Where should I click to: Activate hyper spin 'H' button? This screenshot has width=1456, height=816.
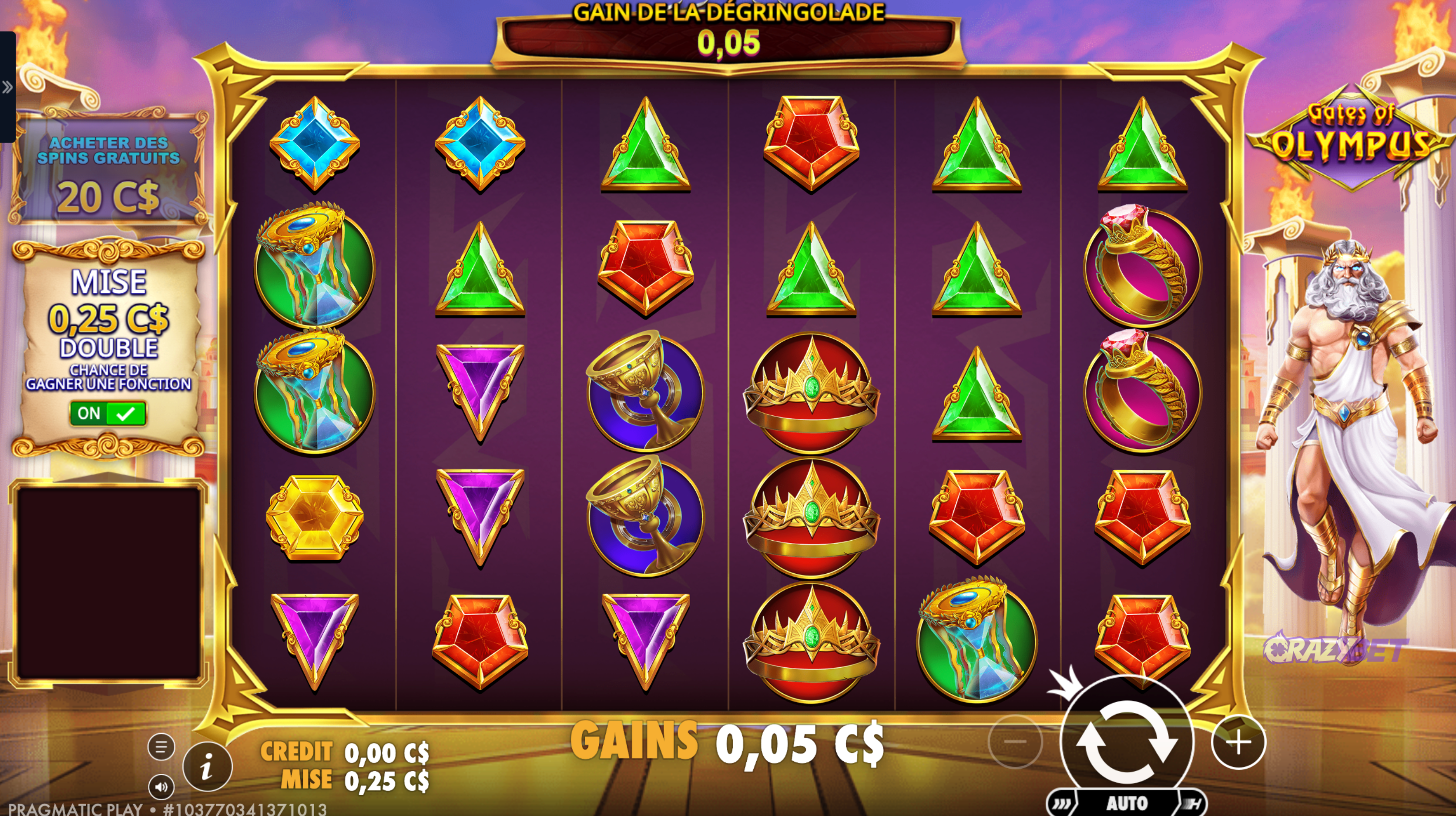pyautogui.click(x=1193, y=803)
